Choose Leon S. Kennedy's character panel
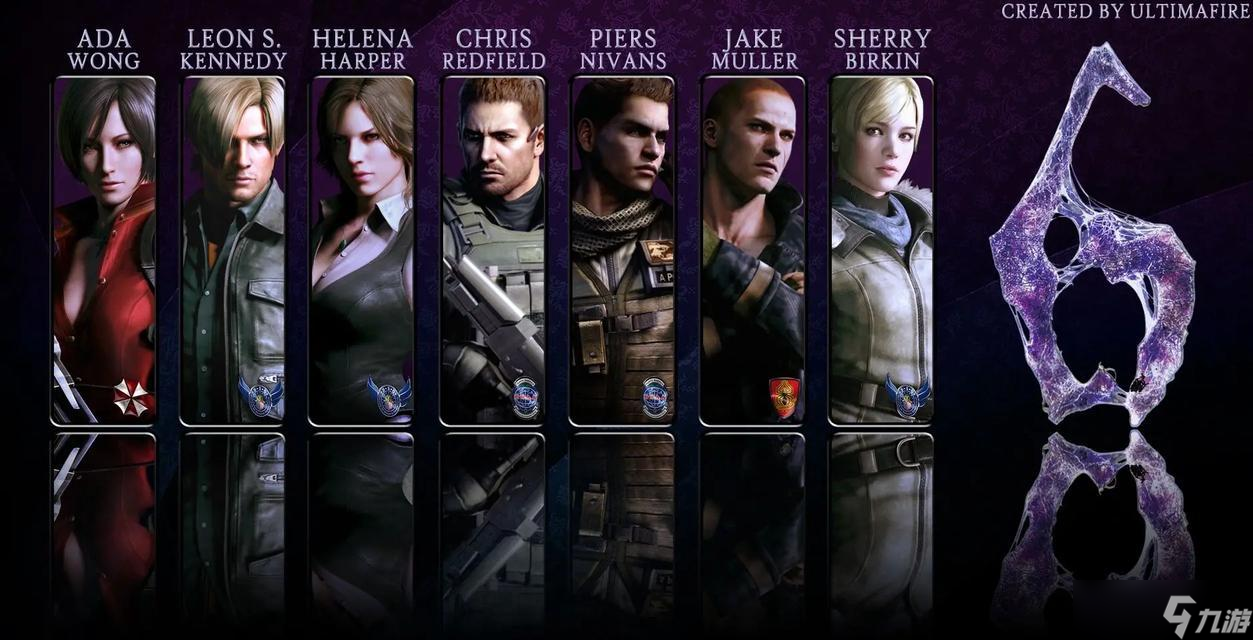The height and width of the screenshot is (640, 1253). (234, 250)
